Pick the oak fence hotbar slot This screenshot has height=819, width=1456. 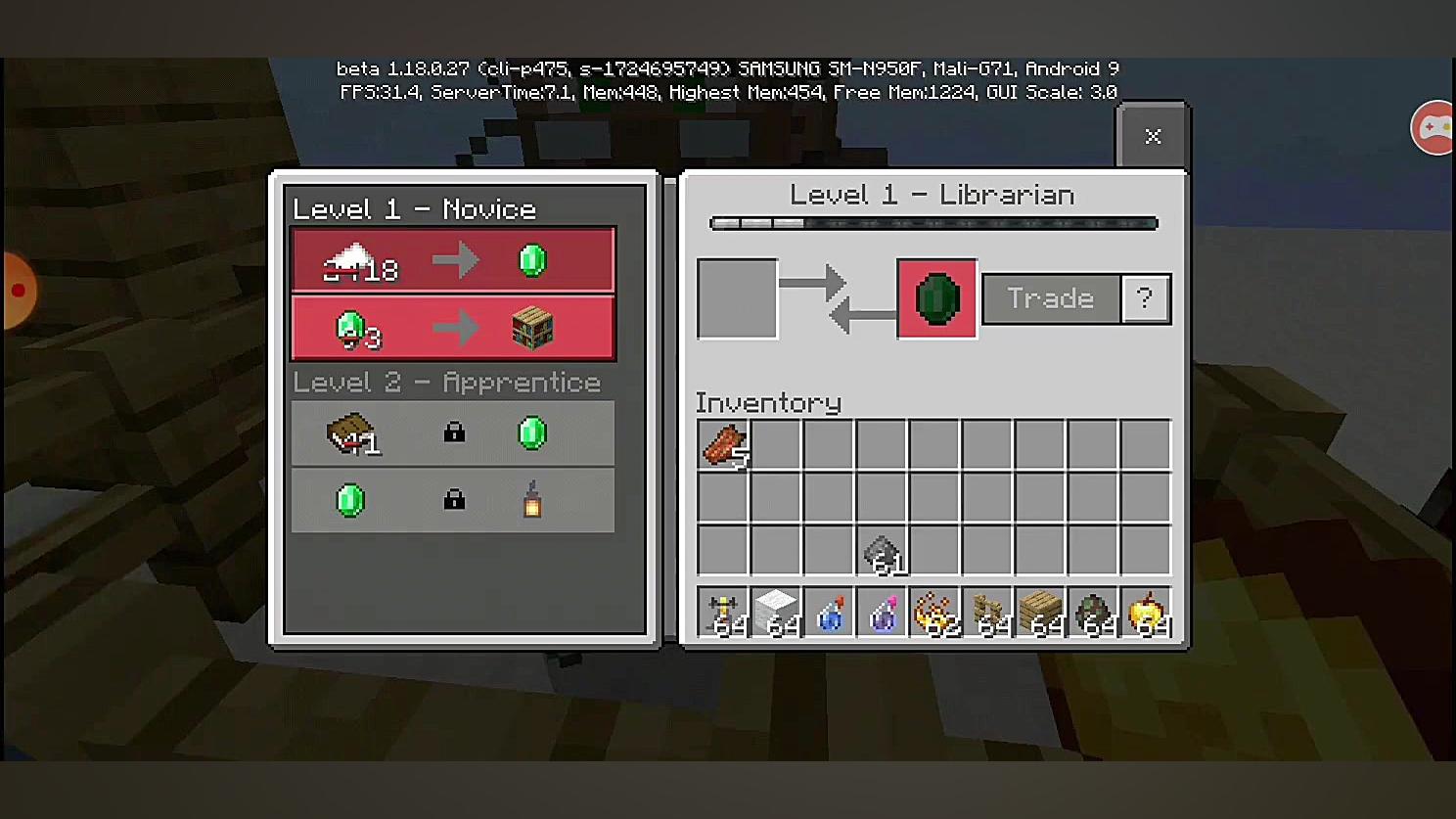[987, 614]
